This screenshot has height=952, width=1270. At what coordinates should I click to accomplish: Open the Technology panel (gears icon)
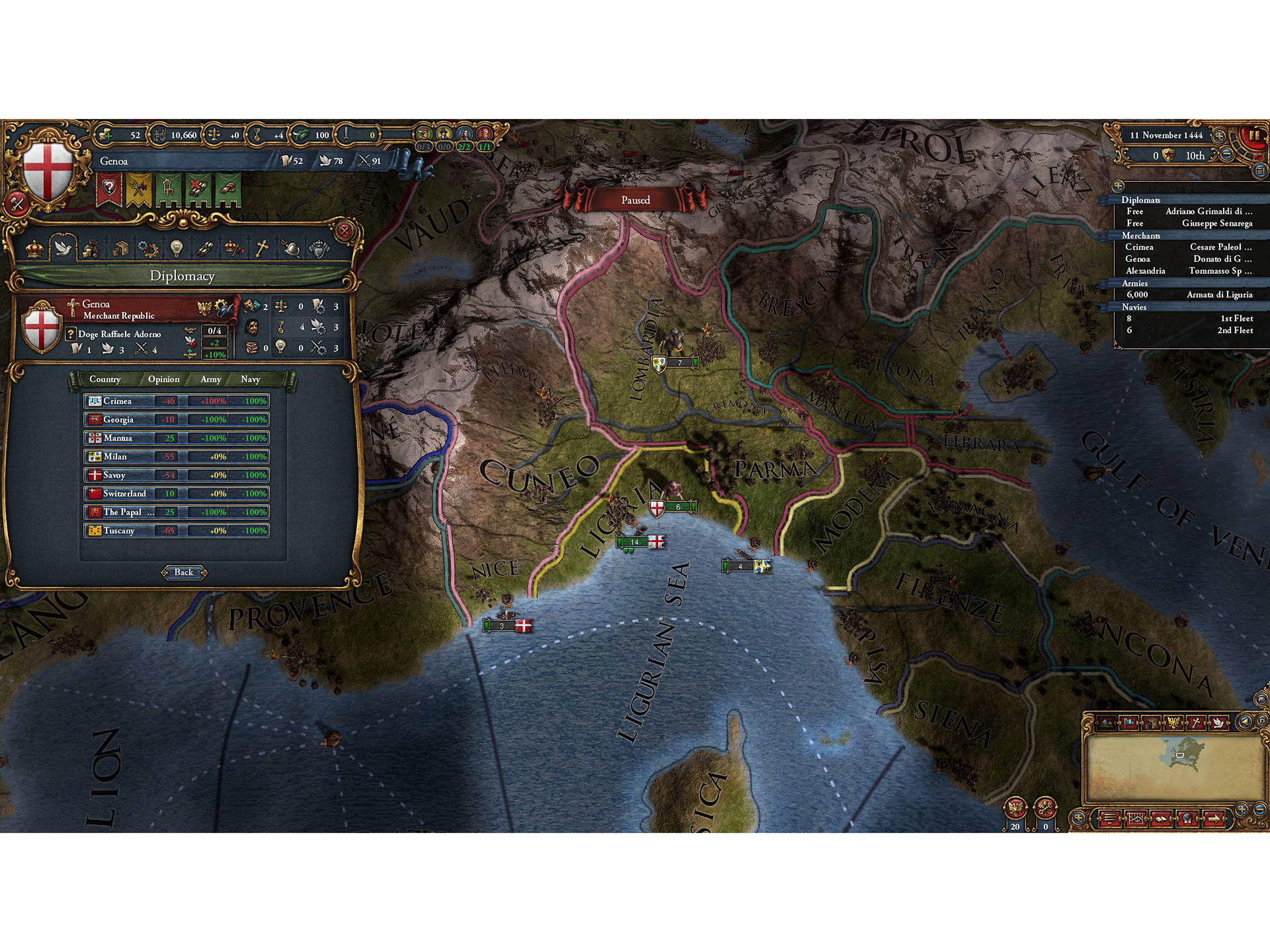tap(148, 248)
